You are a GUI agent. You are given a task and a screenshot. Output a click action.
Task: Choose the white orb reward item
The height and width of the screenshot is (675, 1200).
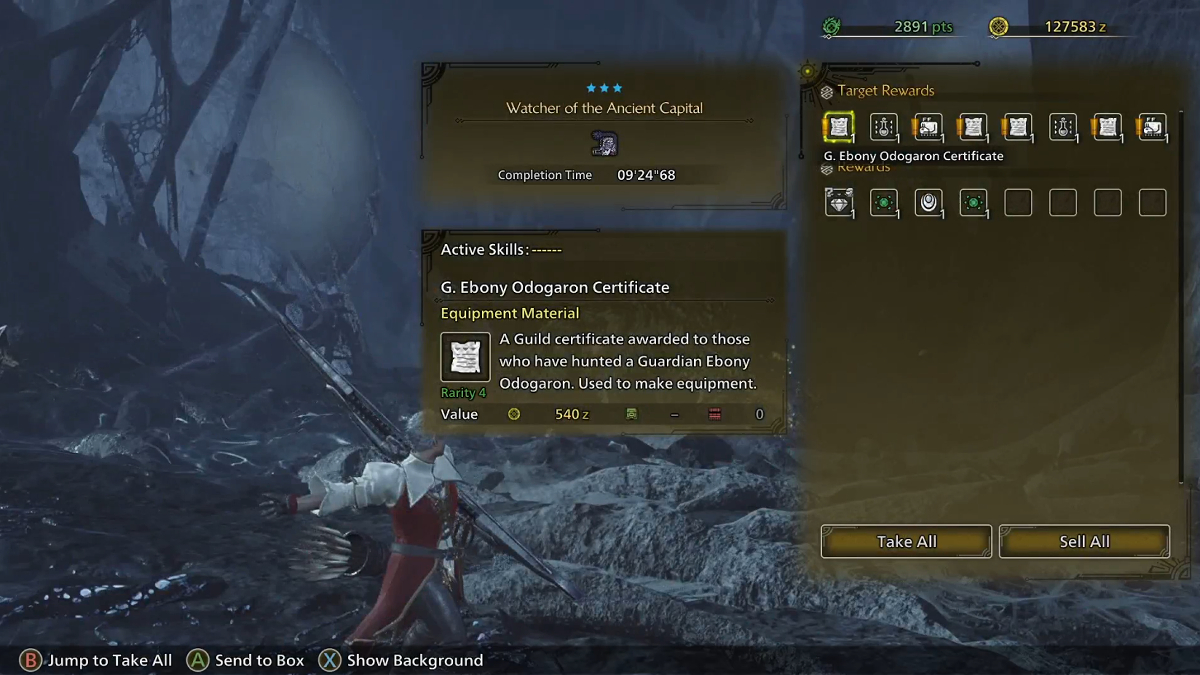click(928, 203)
